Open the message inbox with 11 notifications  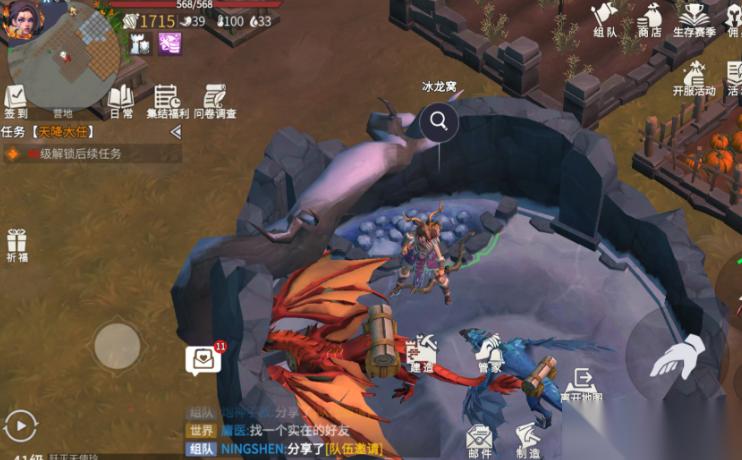(202, 361)
